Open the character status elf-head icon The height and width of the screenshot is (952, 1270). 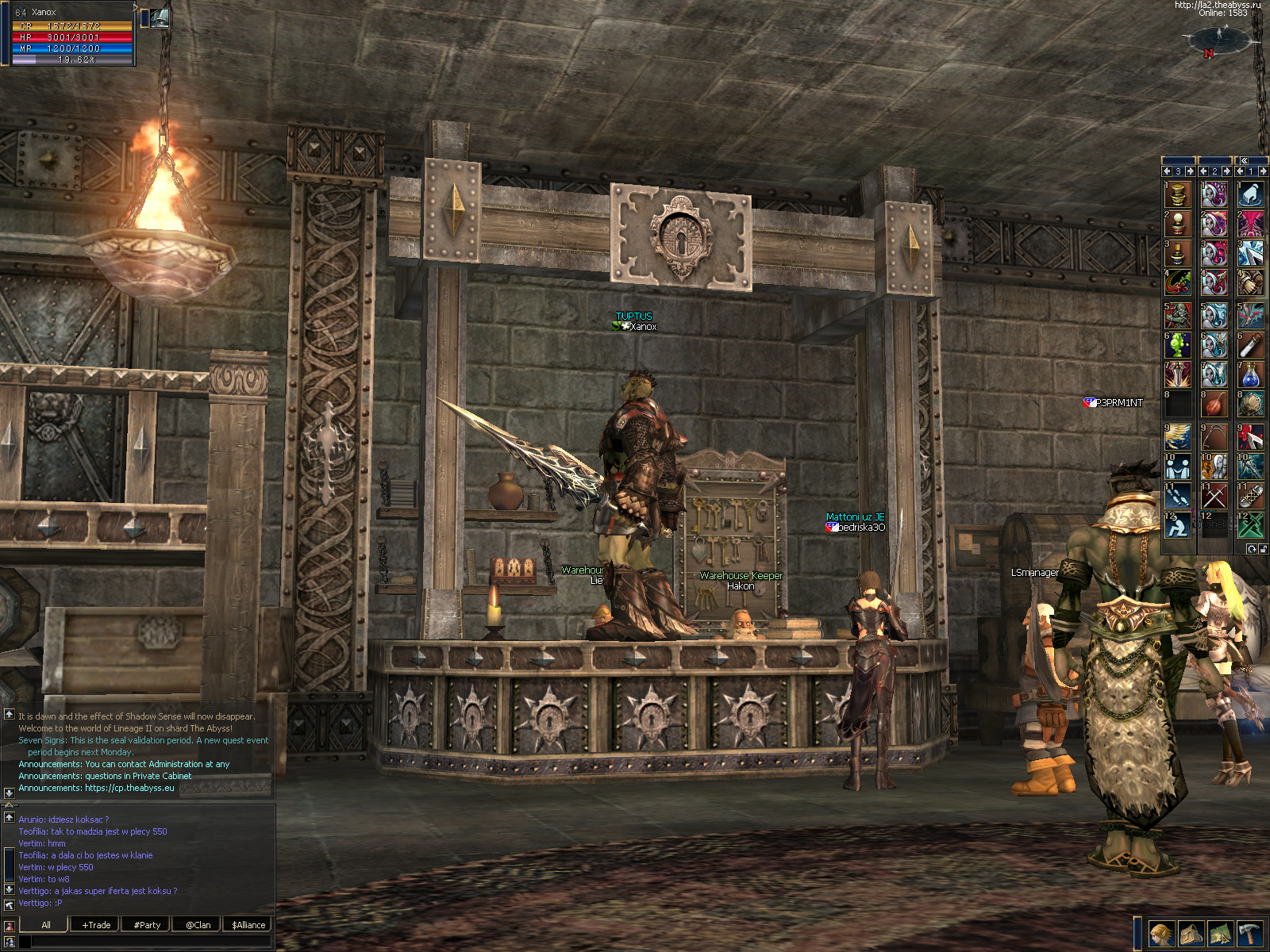coord(1161,934)
